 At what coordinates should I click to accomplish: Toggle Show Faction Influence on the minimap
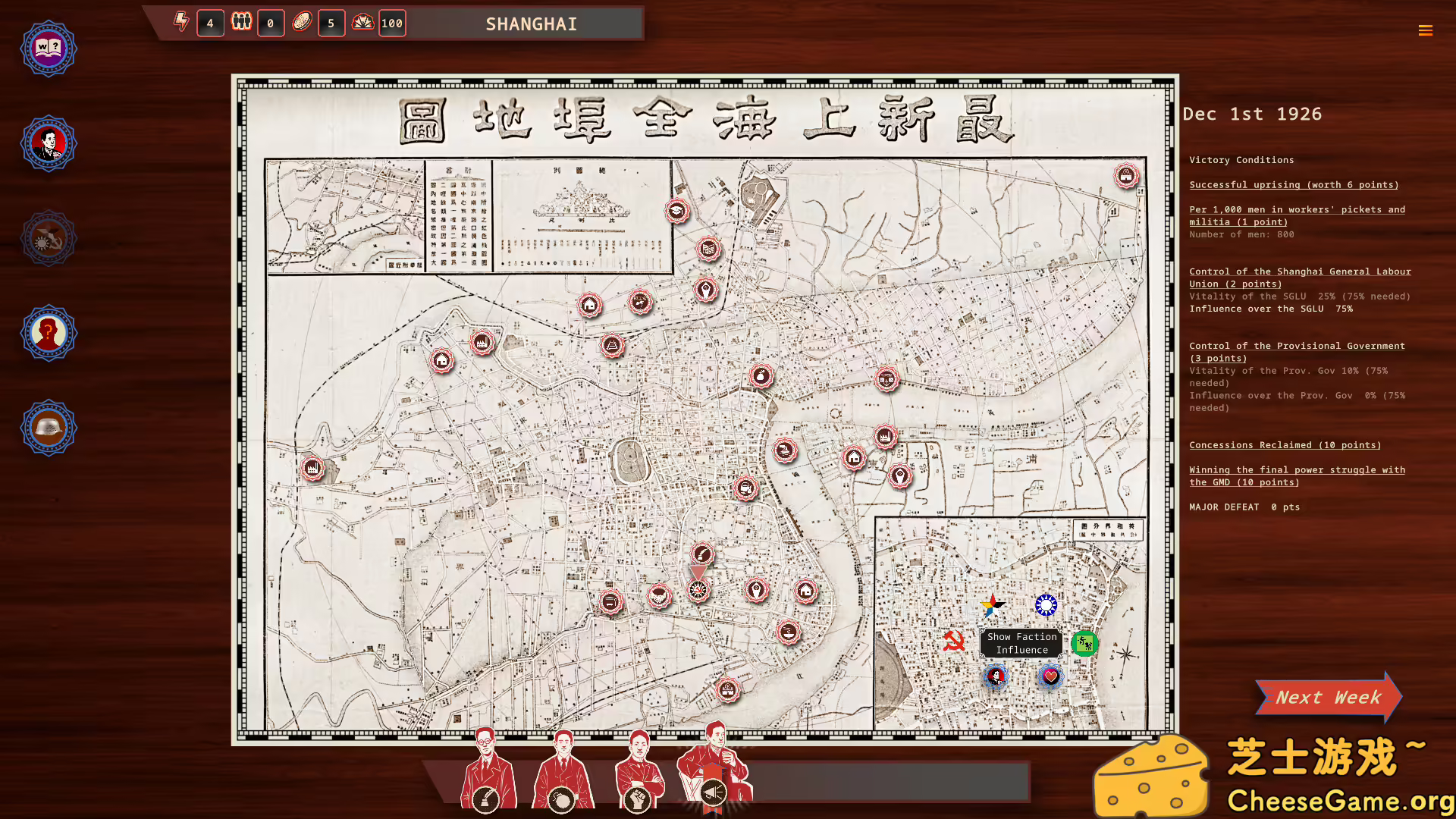tap(1021, 644)
